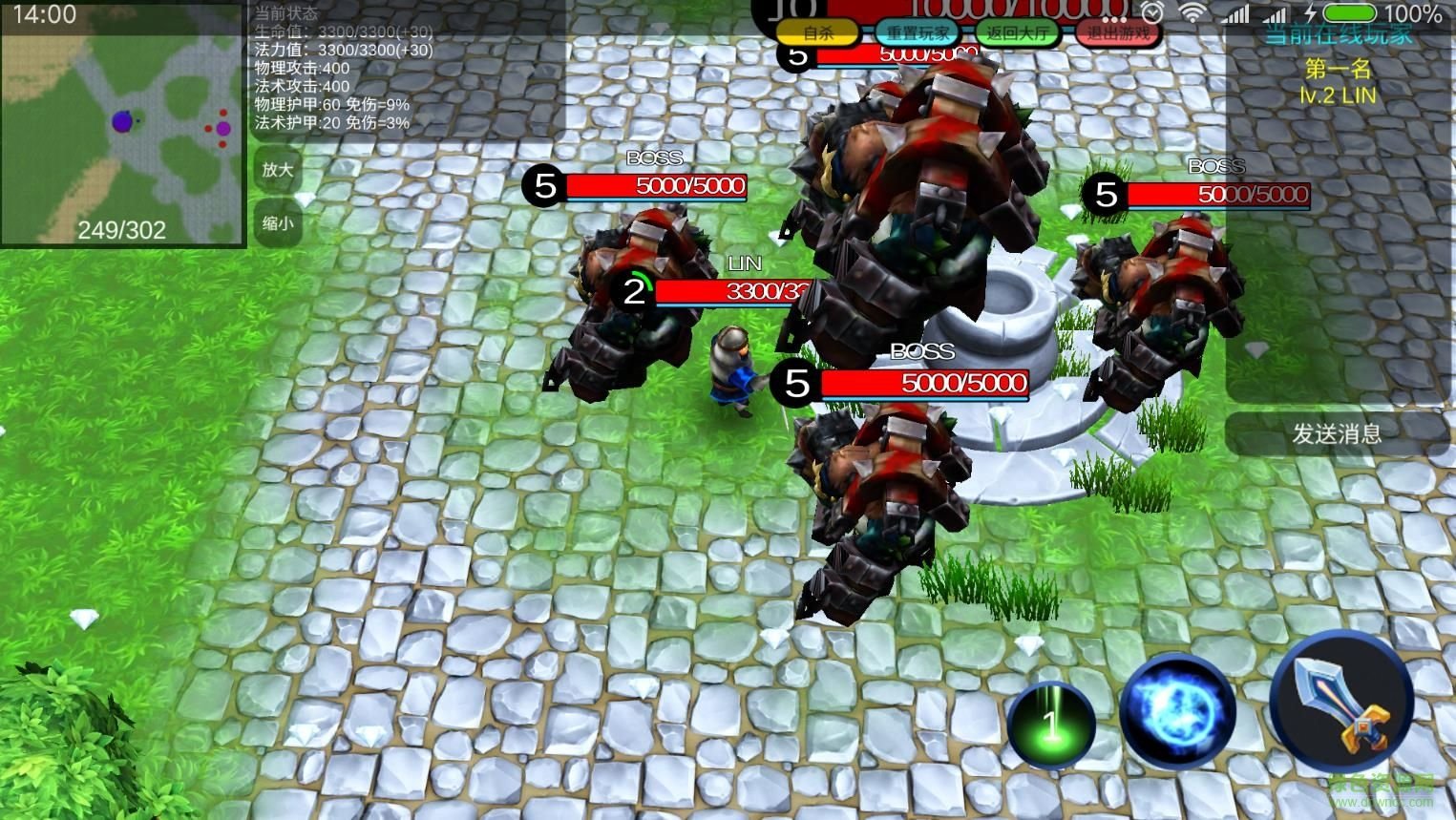This screenshot has width=1456, height=820.
Task: Activate the green skill numbered 1
Action: point(1050,725)
